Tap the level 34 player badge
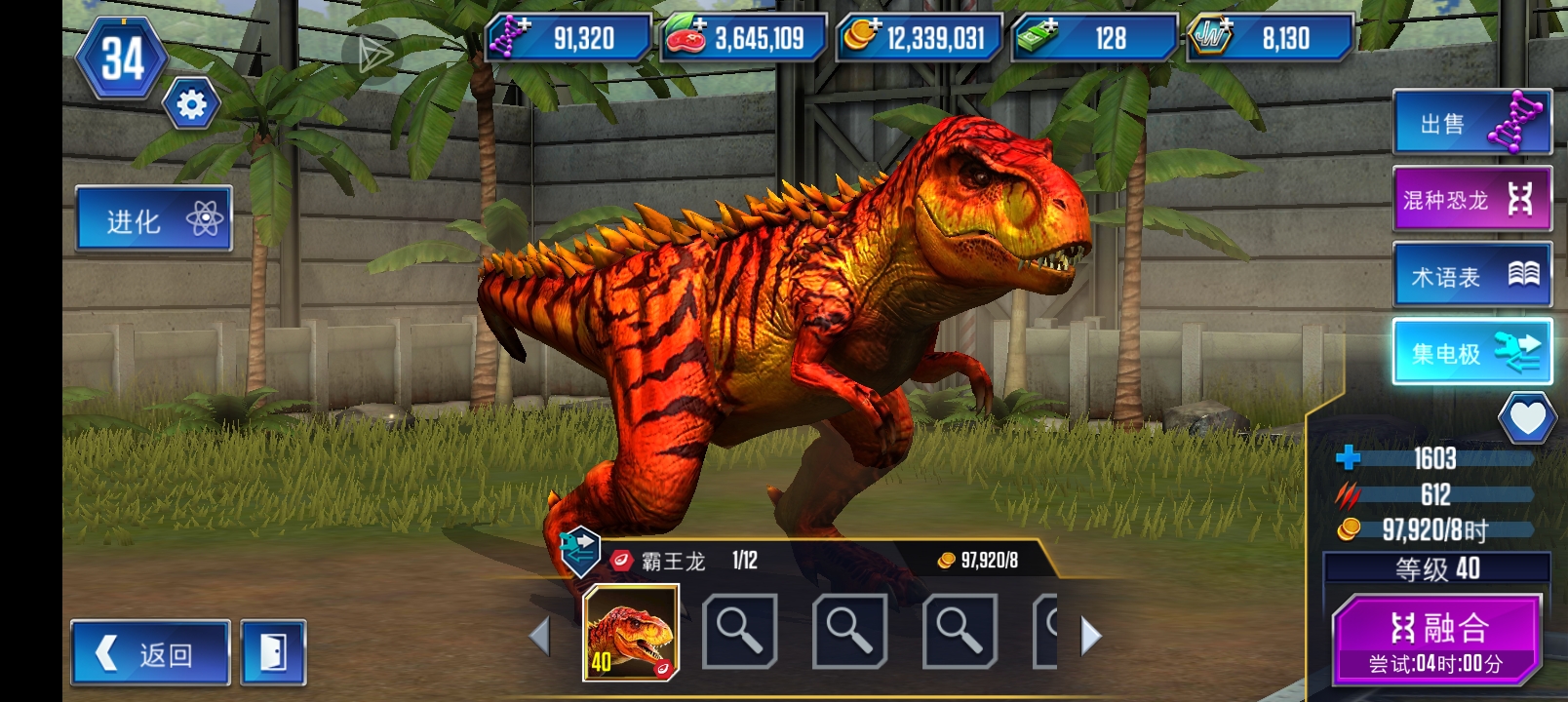Screen dimensions: 1568x702 tap(123, 58)
